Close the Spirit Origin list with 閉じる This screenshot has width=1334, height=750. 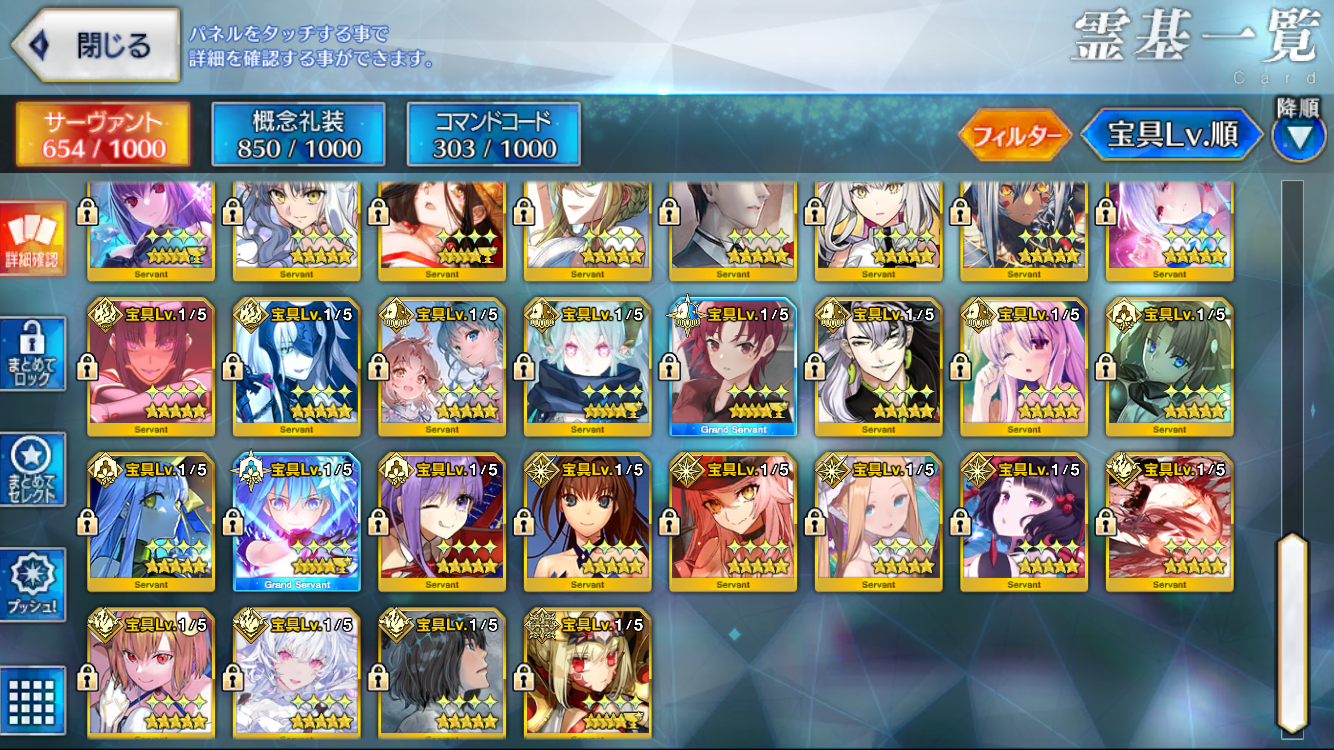(x=95, y=45)
